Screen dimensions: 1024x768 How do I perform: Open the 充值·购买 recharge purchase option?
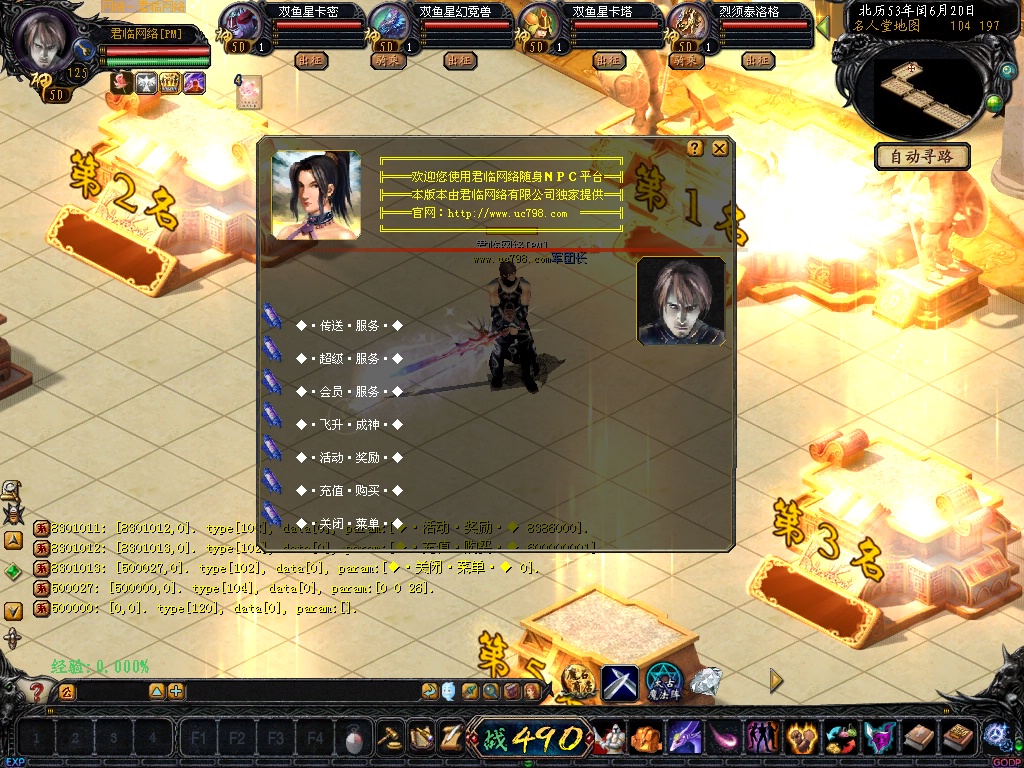(348, 491)
